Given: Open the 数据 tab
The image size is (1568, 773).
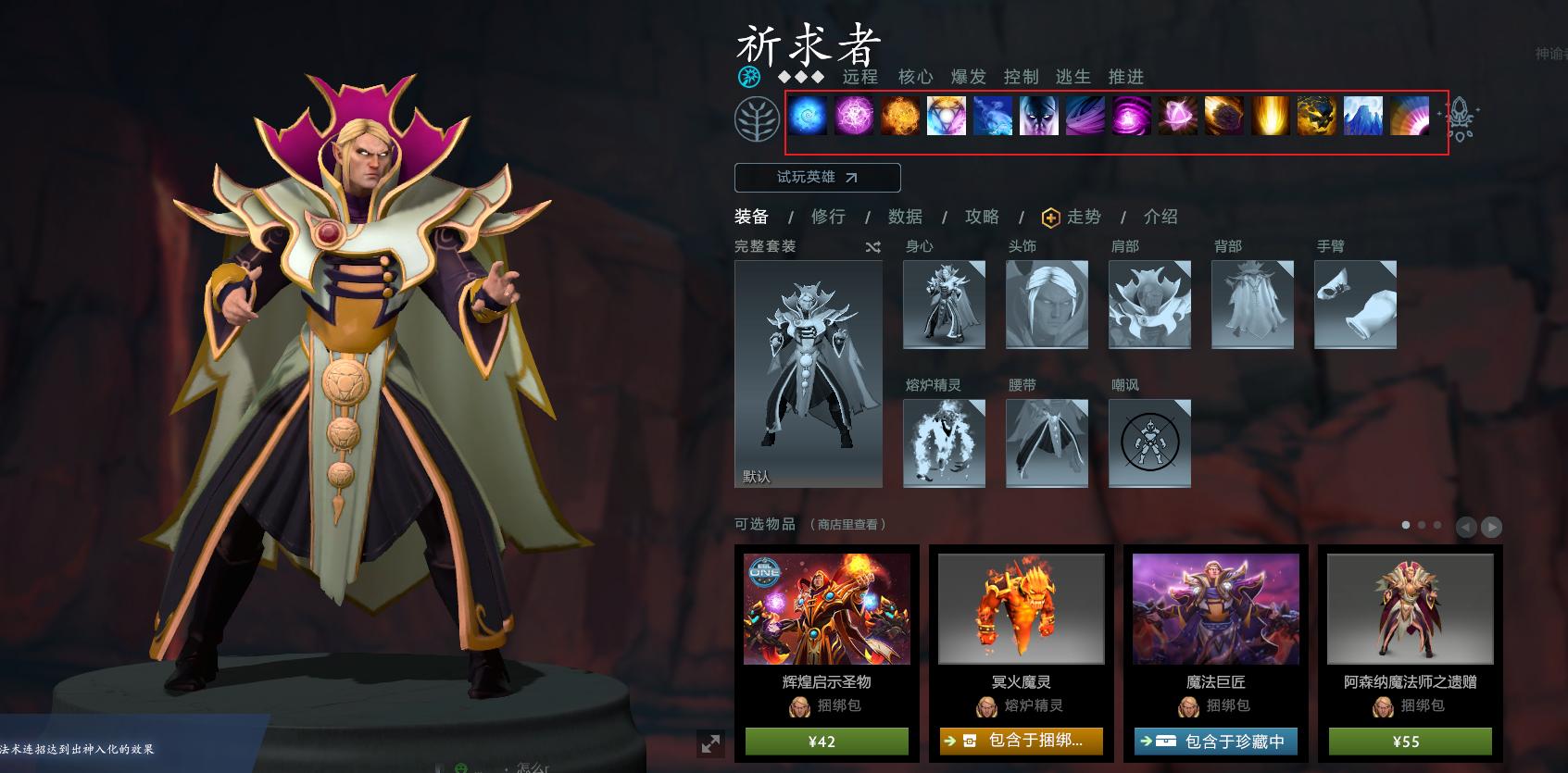Looking at the screenshot, I should pyautogui.click(x=905, y=217).
